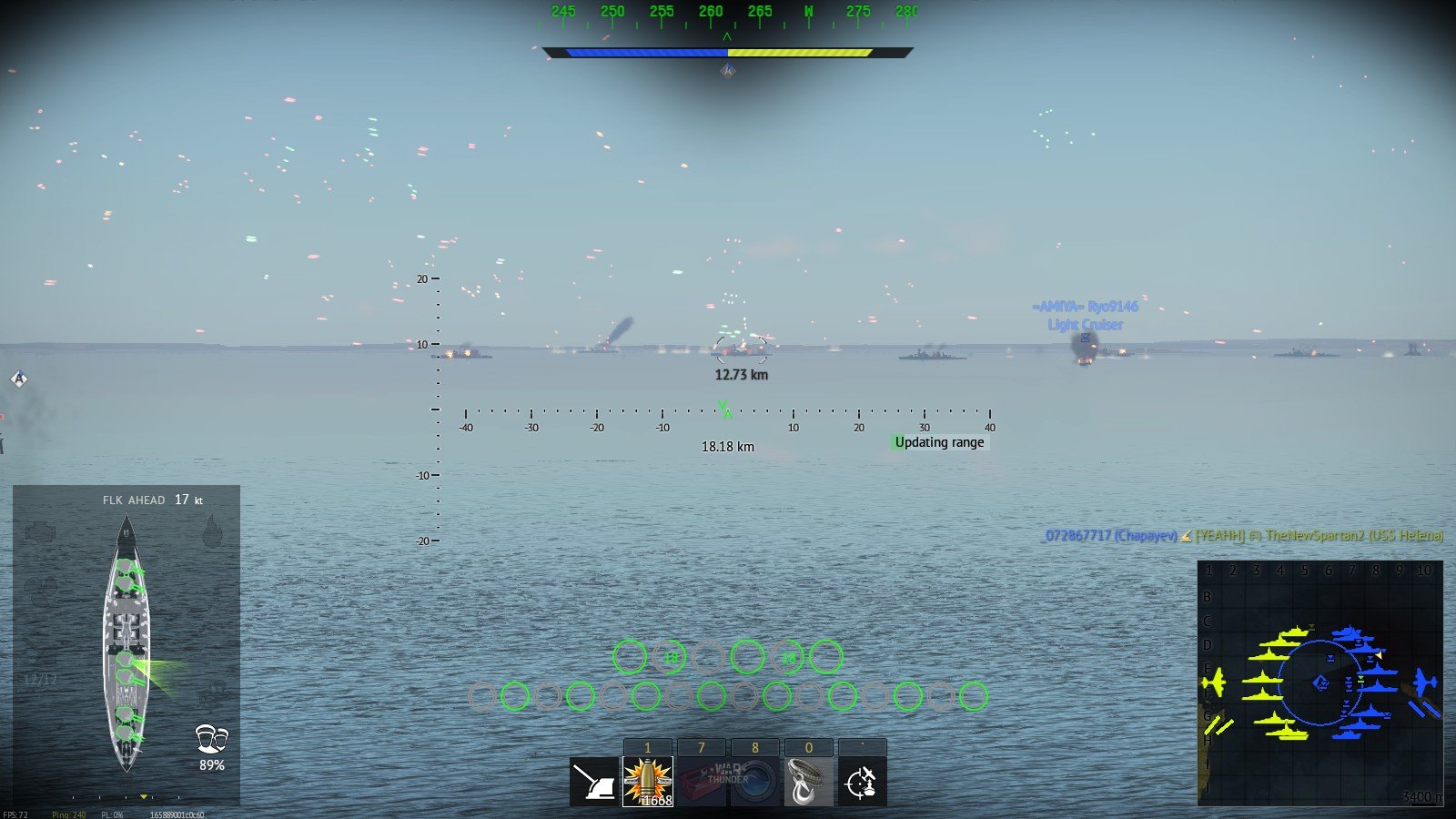Screen dimensions: 1456x819
Task: Toggle primary weapon group 1
Action: pyautogui.click(x=647, y=746)
